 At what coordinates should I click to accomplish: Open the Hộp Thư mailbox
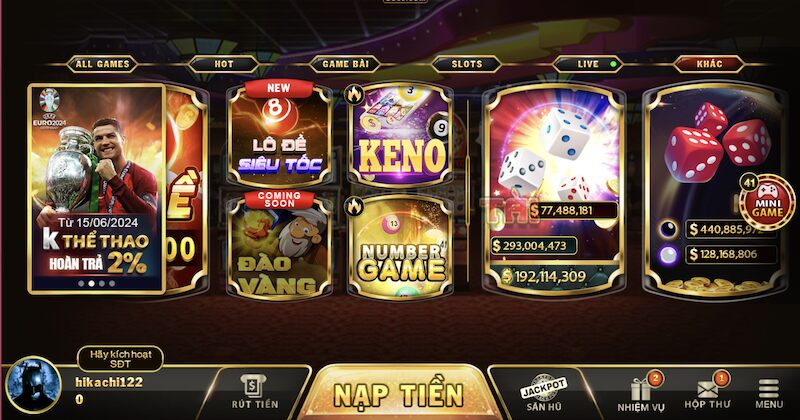point(706,393)
